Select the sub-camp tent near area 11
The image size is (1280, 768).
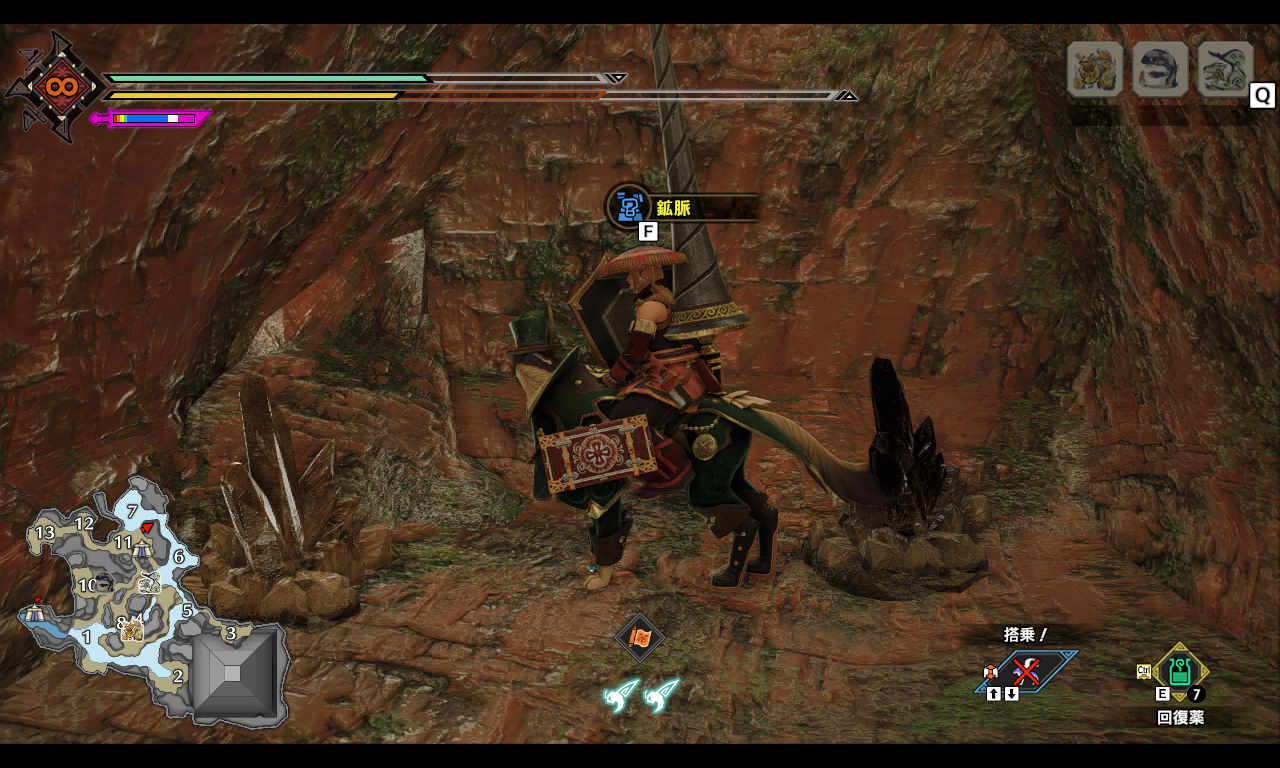click(x=143, y=547)
